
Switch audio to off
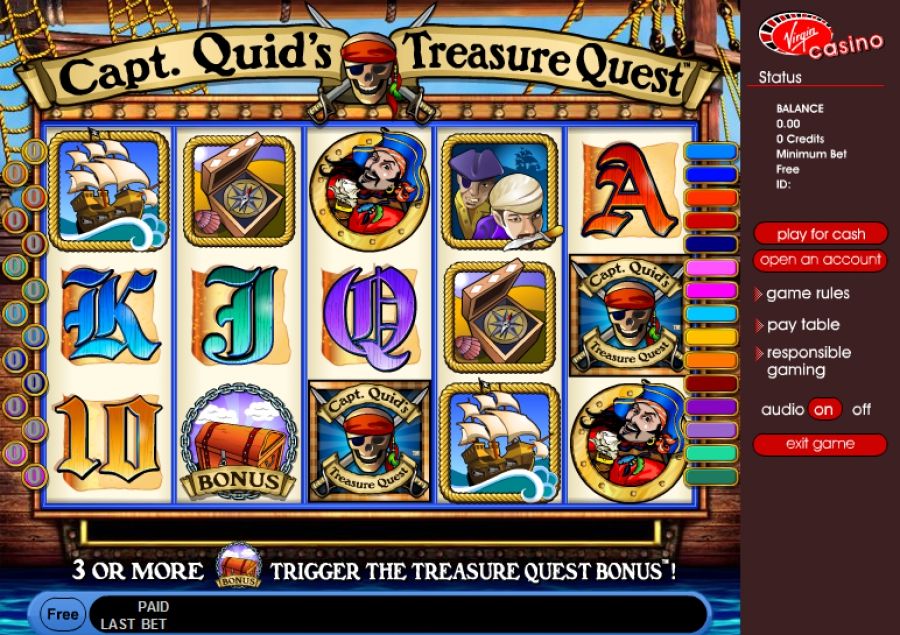pyautogui.click(x=861, y=409)
